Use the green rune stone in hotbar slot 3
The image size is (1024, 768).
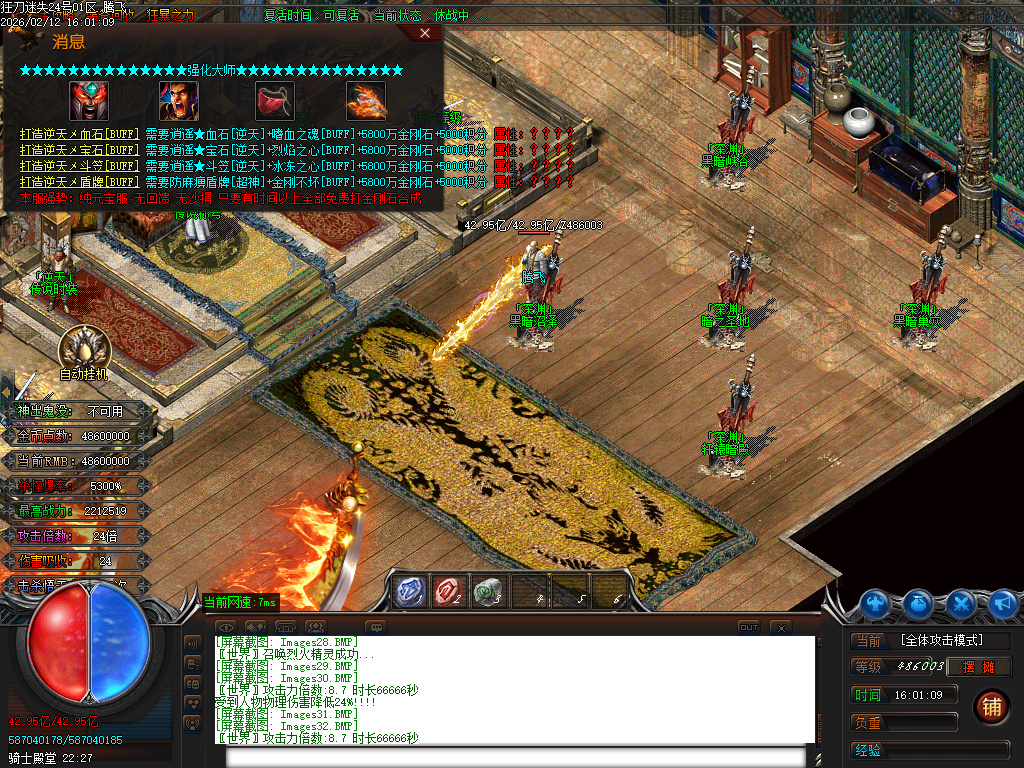click(x=488, y=591)
